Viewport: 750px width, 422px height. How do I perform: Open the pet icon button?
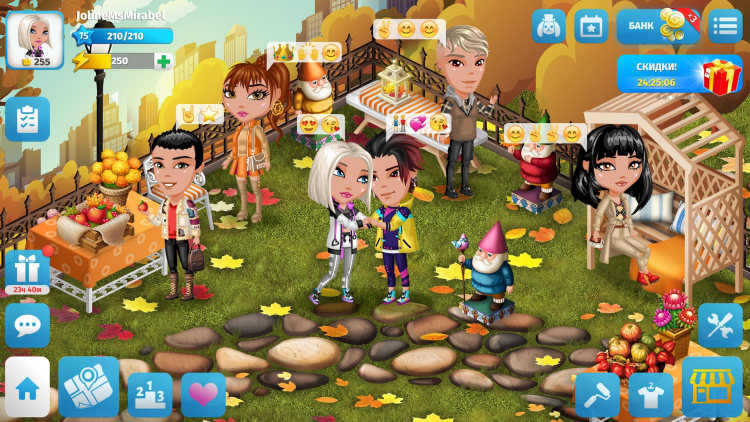[548, 26]
